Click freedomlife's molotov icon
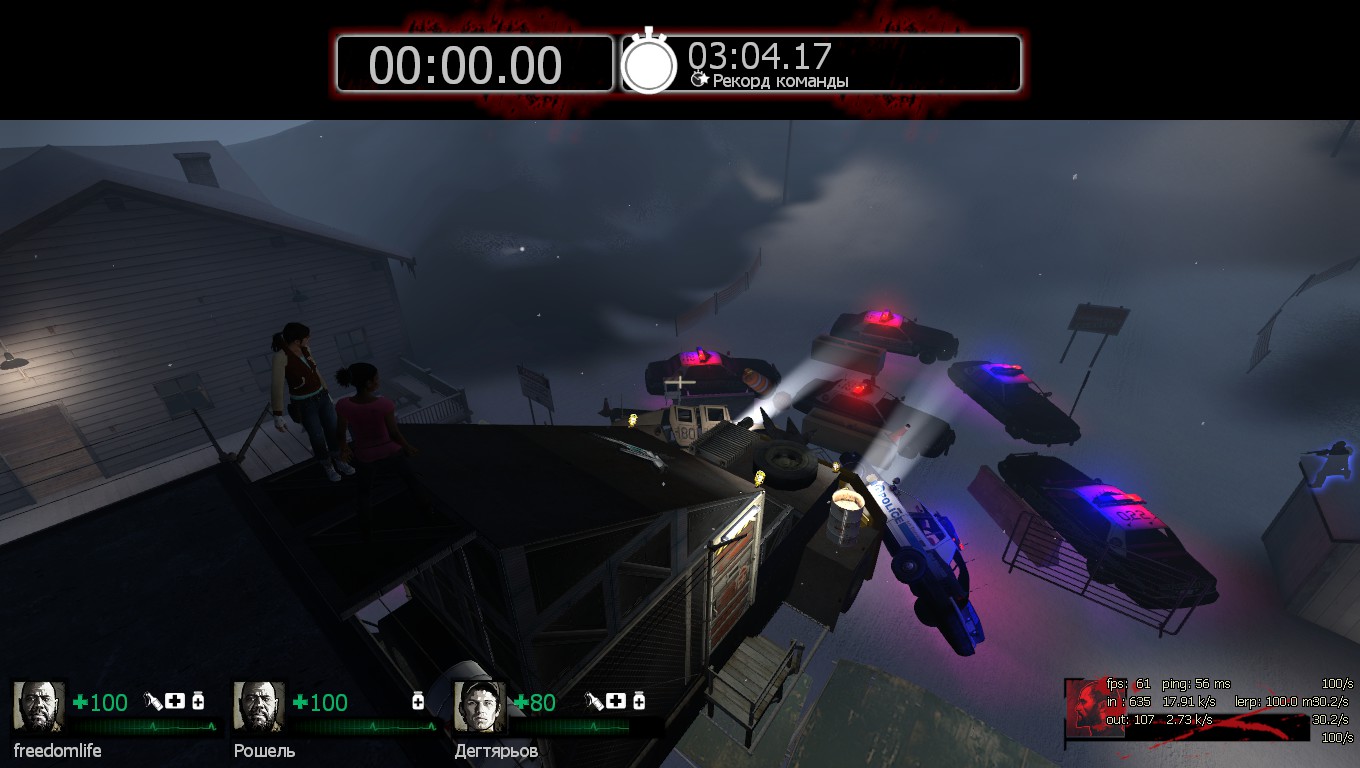Image resolution: width=1360 pixels, height=768 pixels. pos(154,701)
